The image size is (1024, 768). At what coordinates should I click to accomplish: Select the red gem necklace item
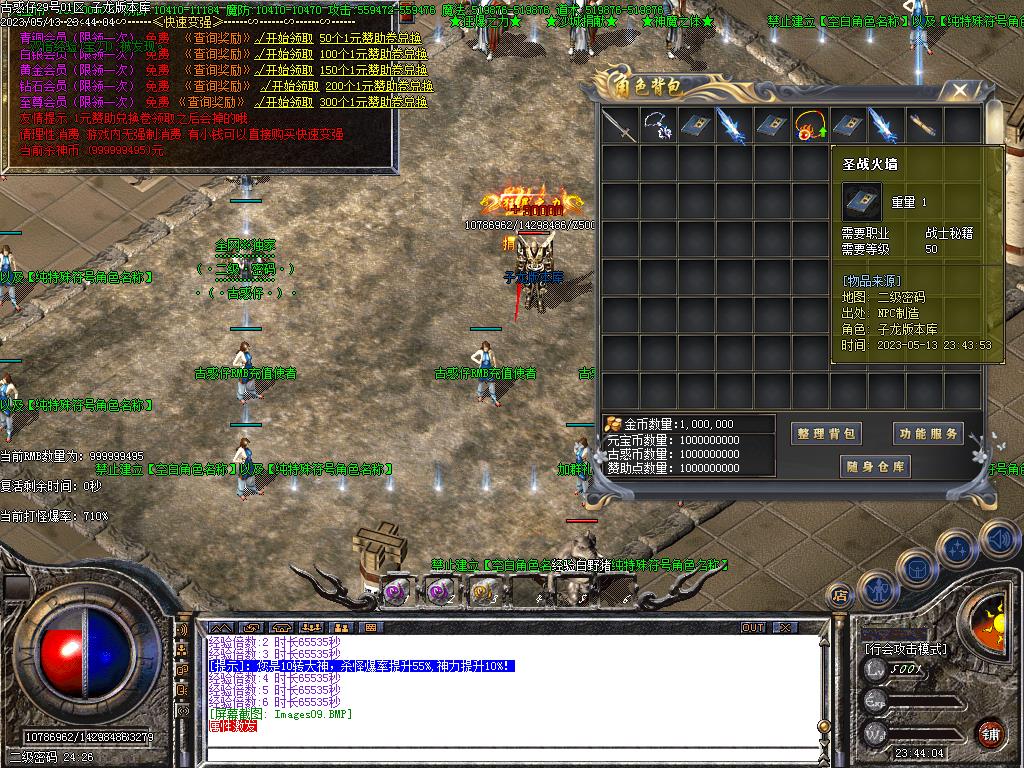tap(810, 126)
